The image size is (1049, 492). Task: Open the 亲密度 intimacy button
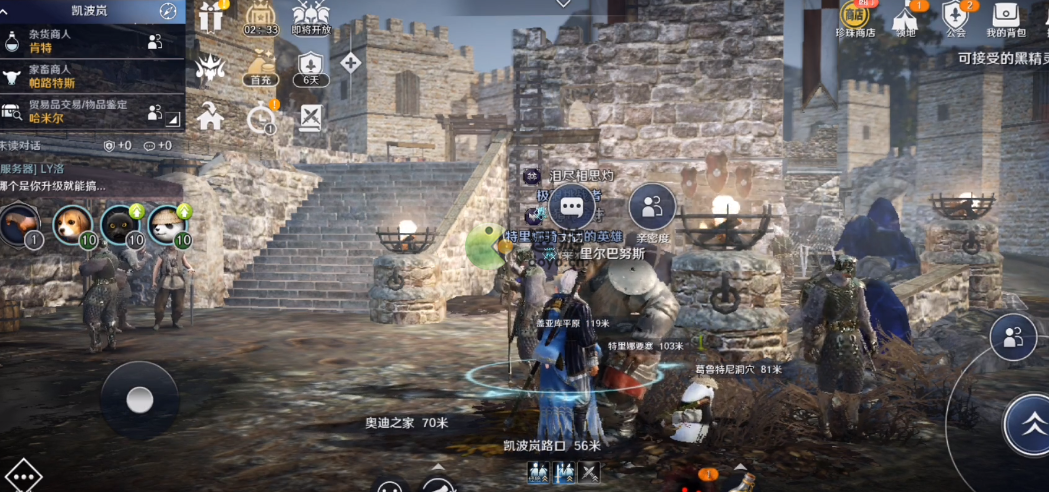652,207
